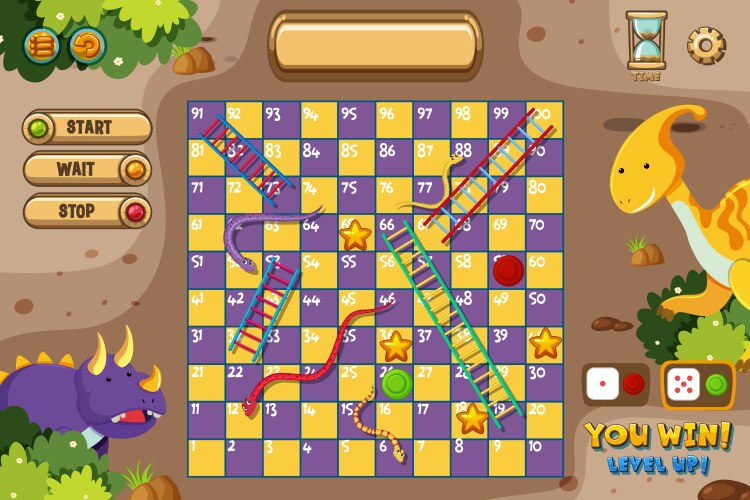Choose board tile number 1

pos(206,458)
